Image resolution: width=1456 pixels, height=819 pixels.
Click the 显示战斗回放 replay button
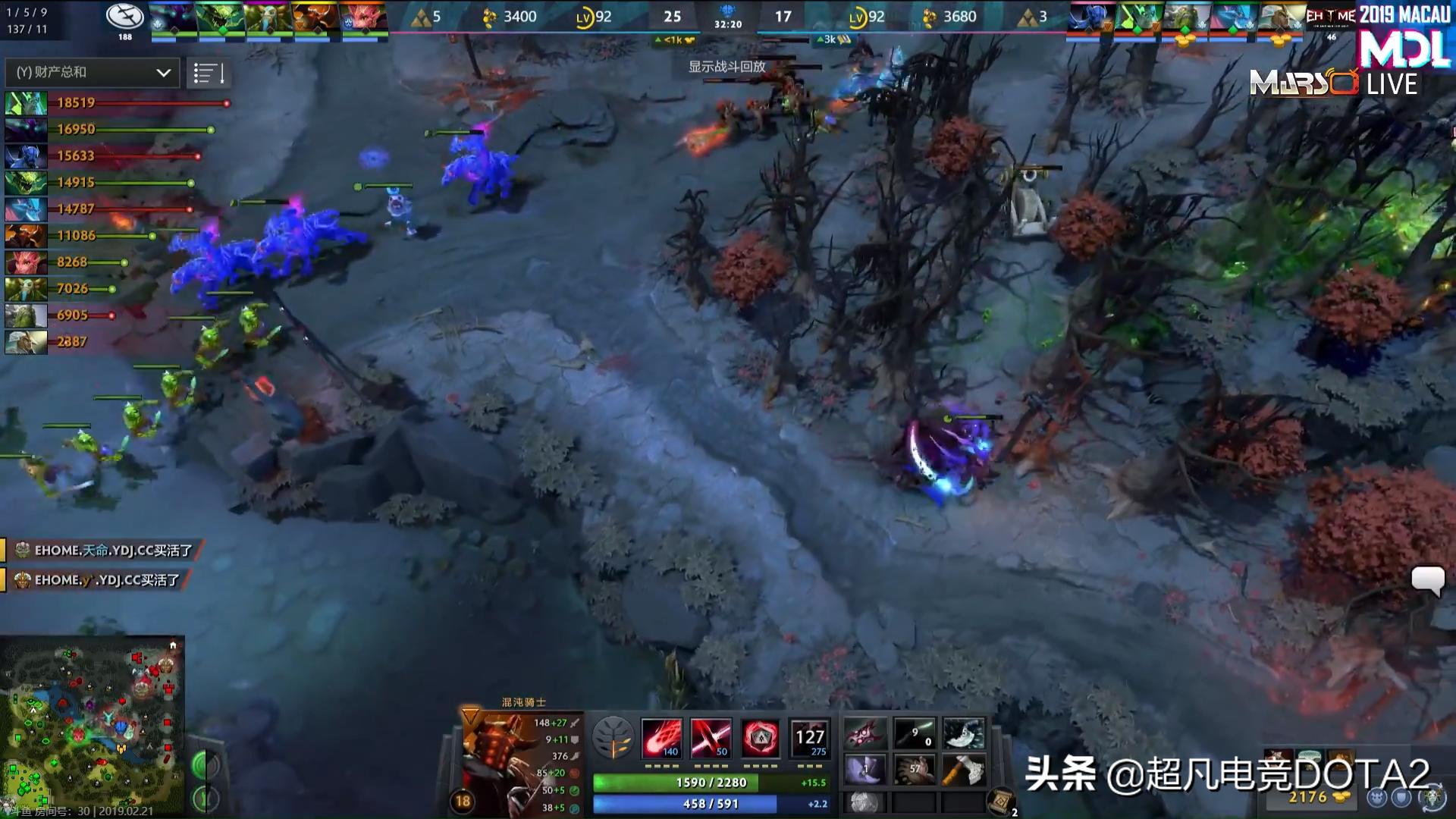click(x=726, y=67)
